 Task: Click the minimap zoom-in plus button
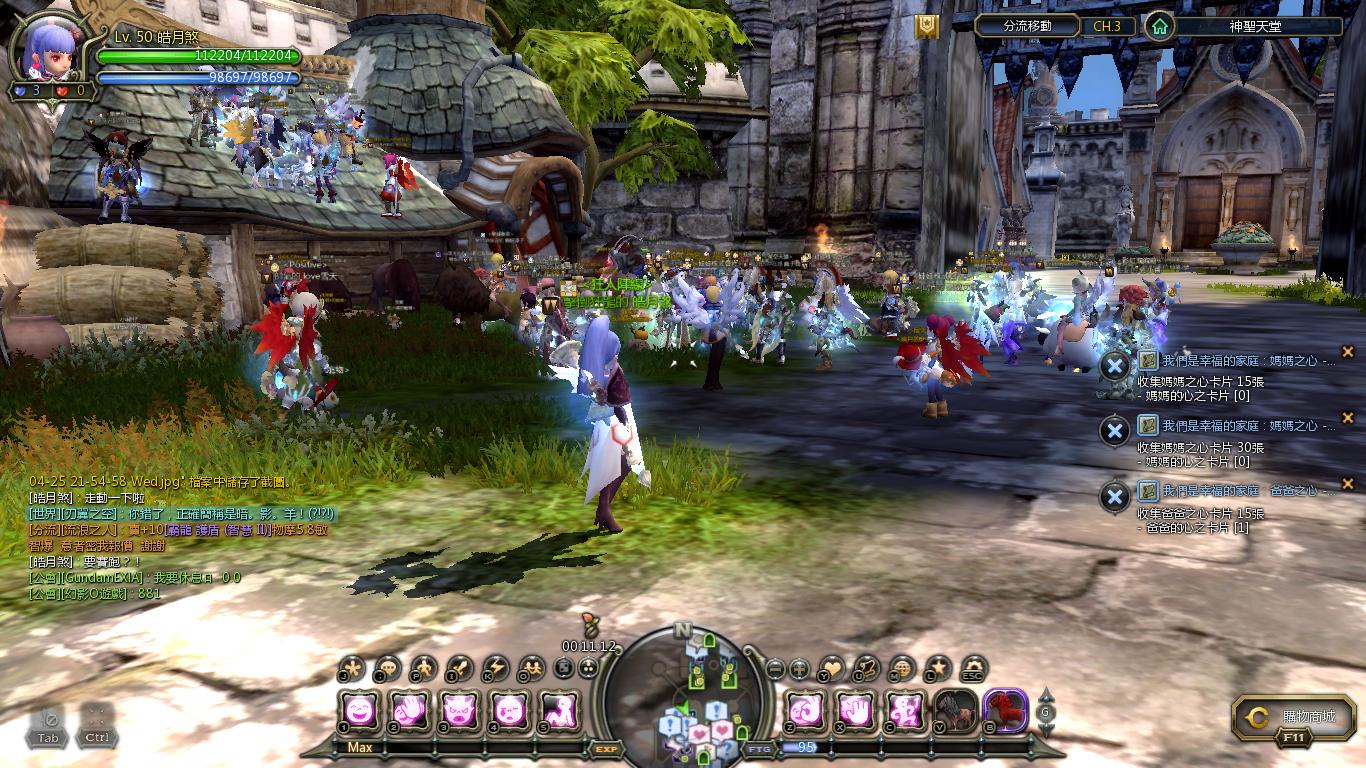click(x=799, y=669)
